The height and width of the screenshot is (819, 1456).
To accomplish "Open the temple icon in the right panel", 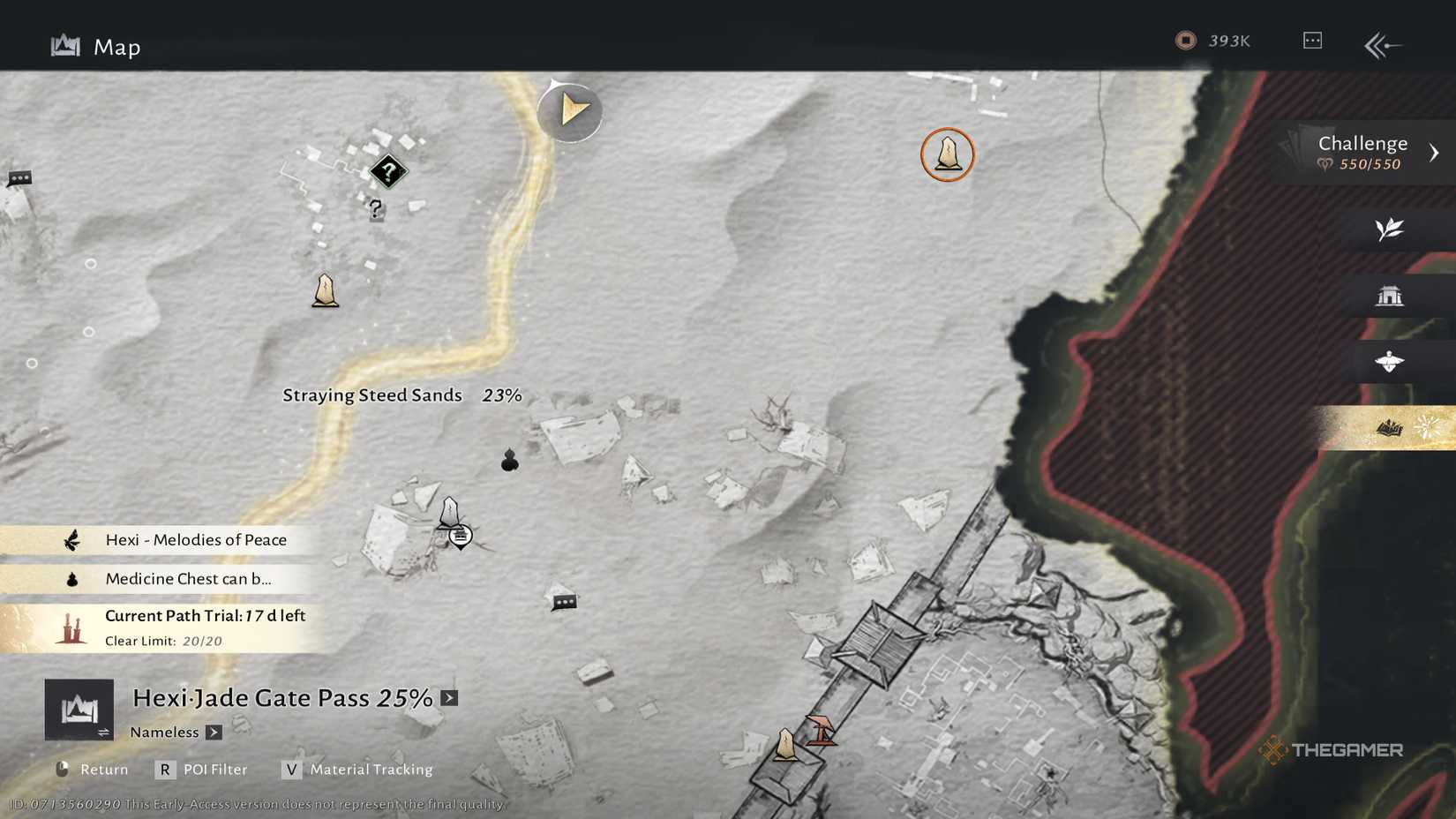I will coord(1392,296).
